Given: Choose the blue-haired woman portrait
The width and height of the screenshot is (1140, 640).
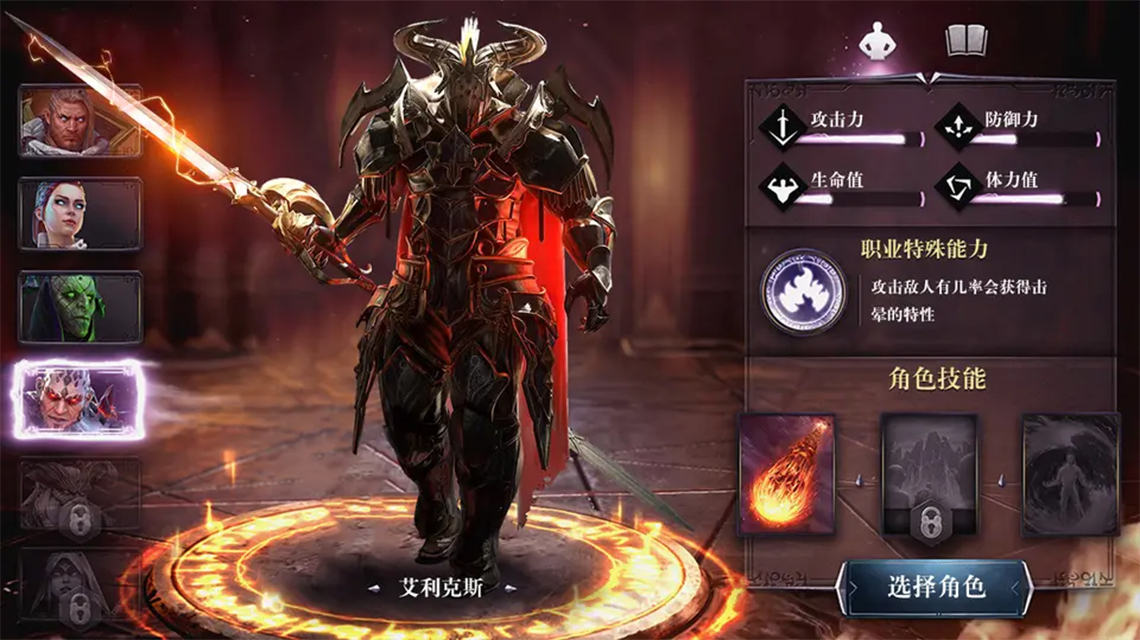Looking at the screenshot, I should [x=80, y=213].
